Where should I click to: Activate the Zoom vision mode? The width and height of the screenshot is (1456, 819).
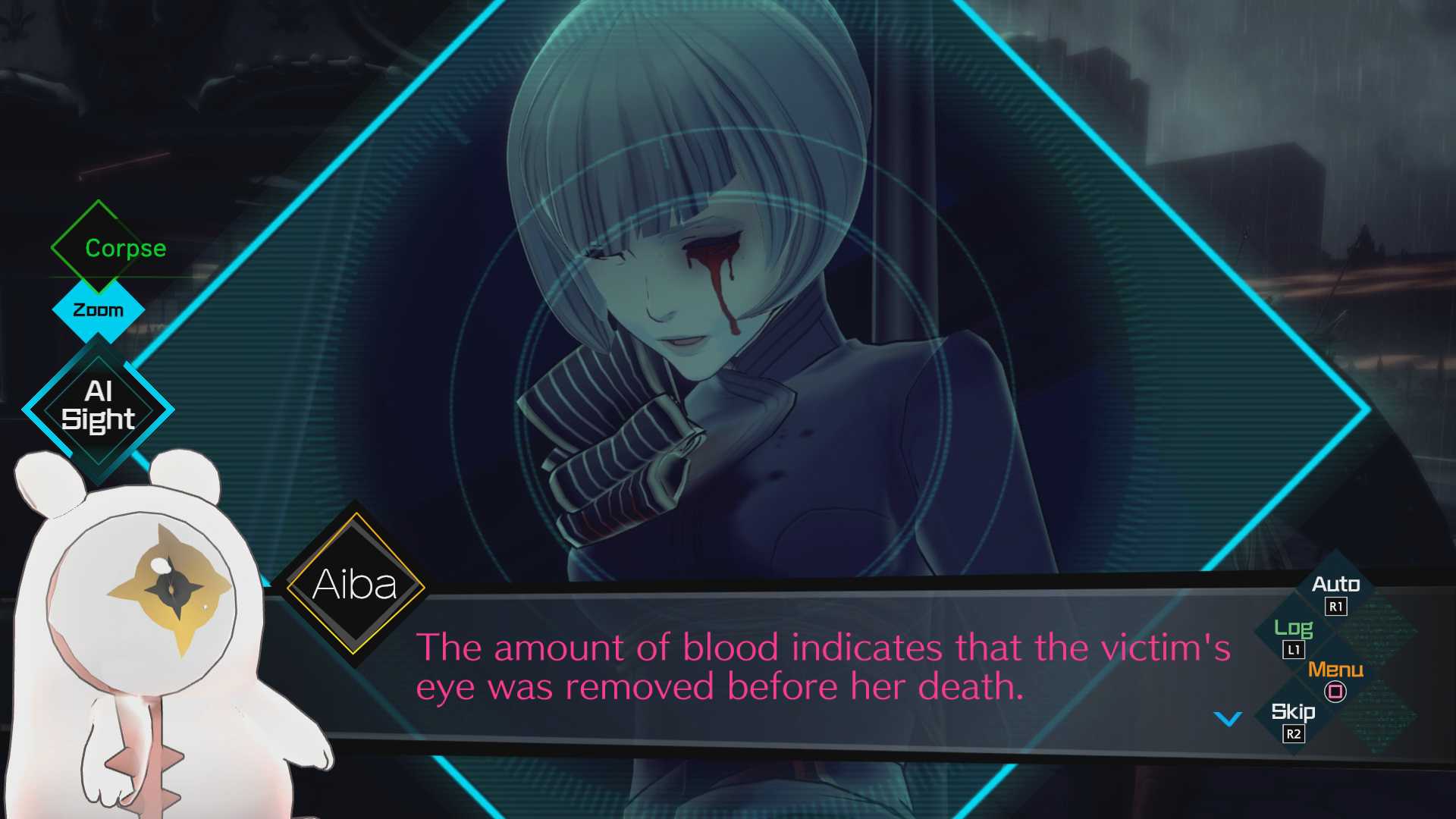[x=98, y=310]
